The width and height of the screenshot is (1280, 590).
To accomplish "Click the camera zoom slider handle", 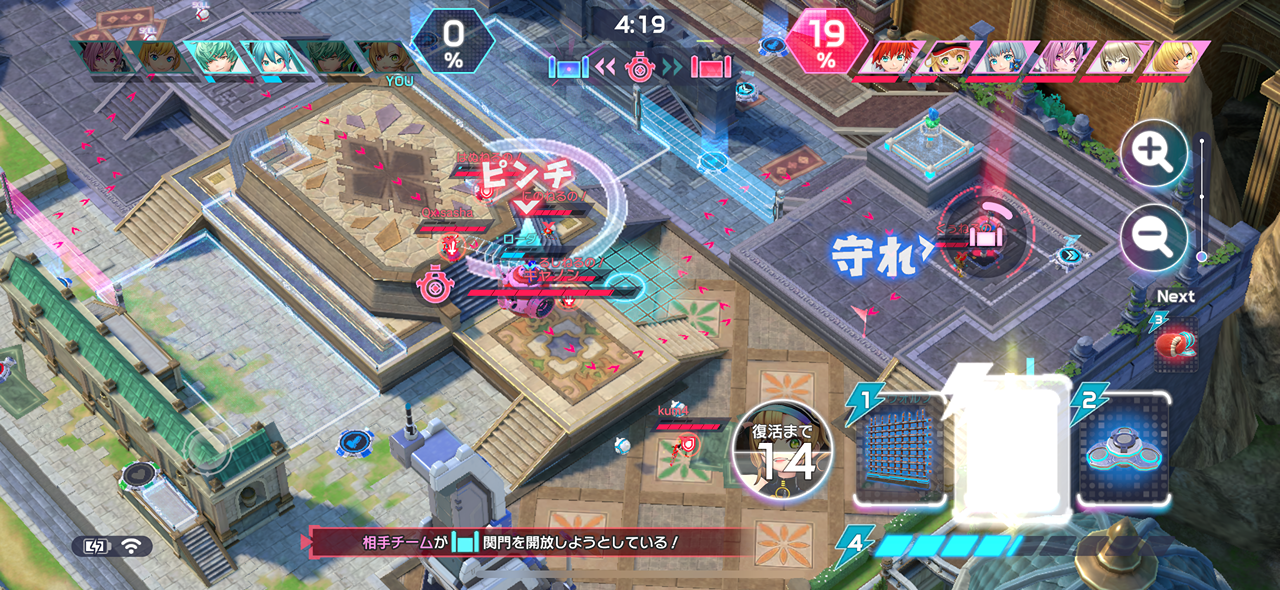I will pos(1202,257).
